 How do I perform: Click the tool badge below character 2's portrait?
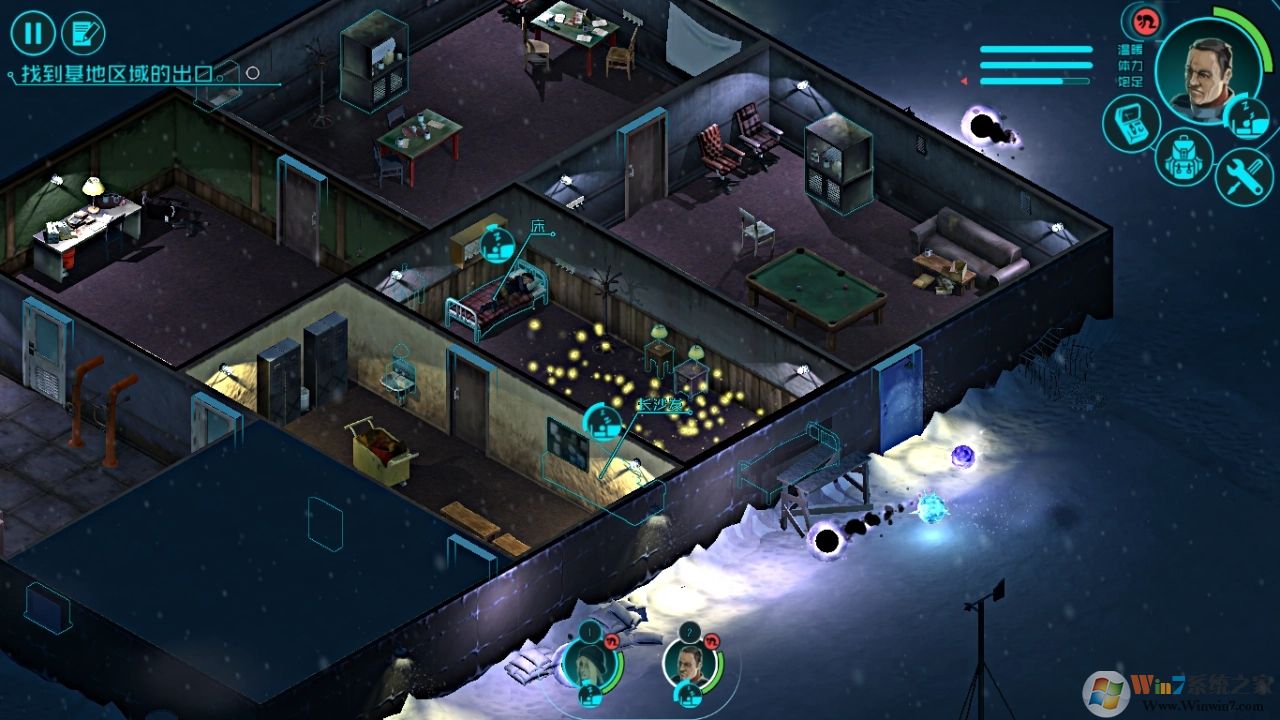click(x=688, y=695)
